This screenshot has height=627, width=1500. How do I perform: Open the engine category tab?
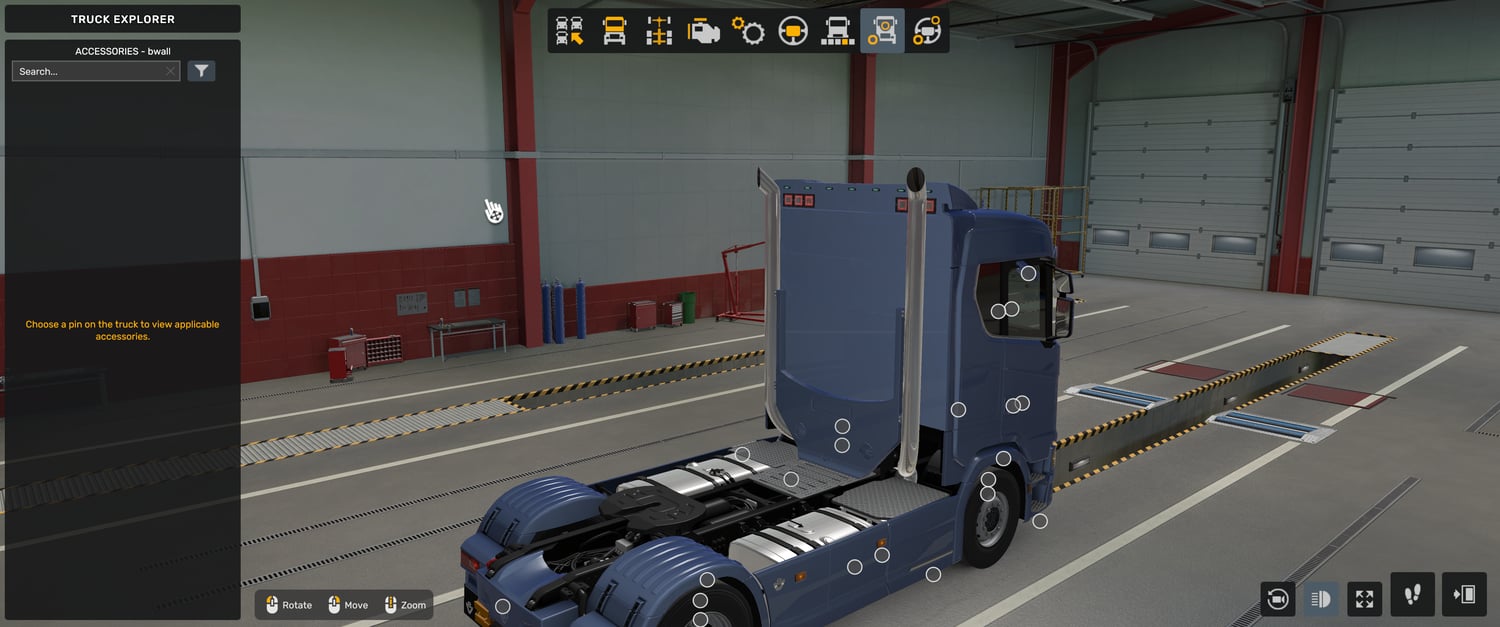[704, 31]
